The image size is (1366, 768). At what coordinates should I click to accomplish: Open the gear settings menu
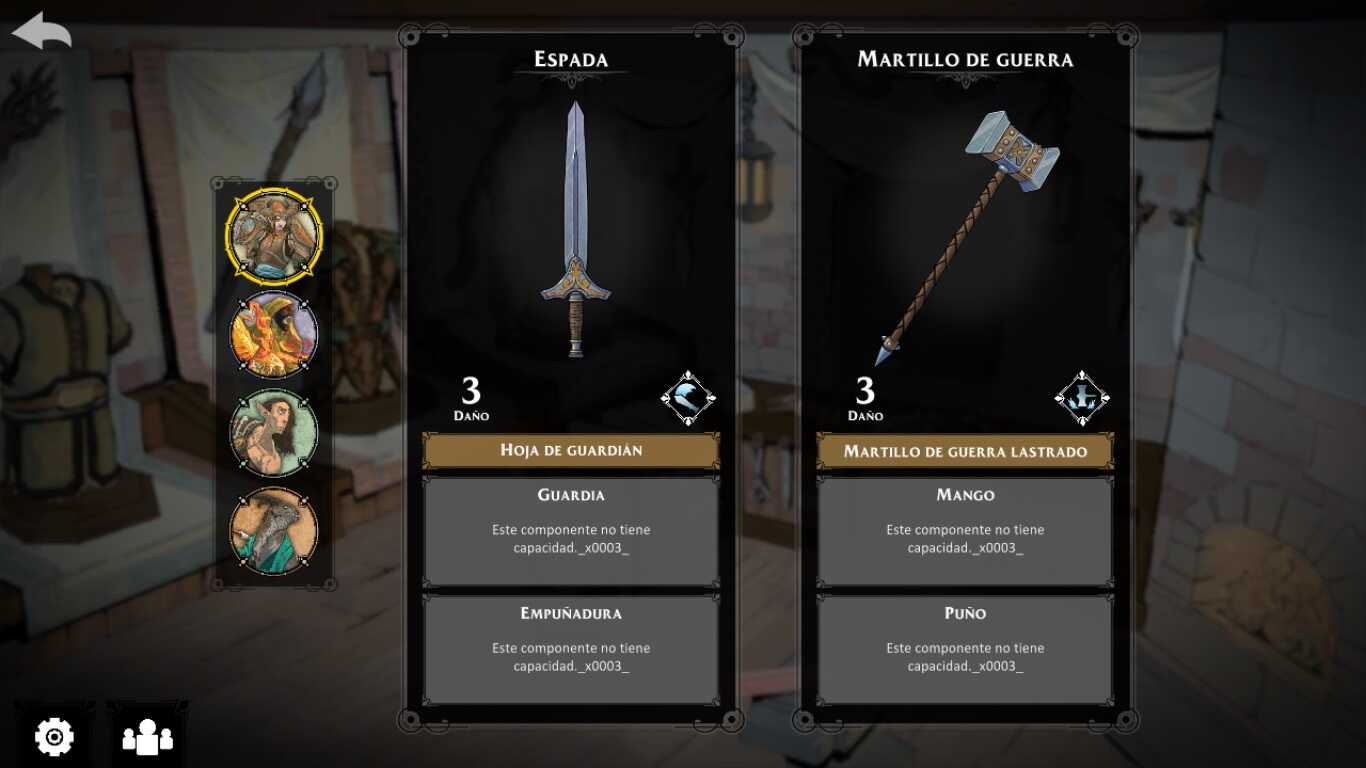(54, 737)
